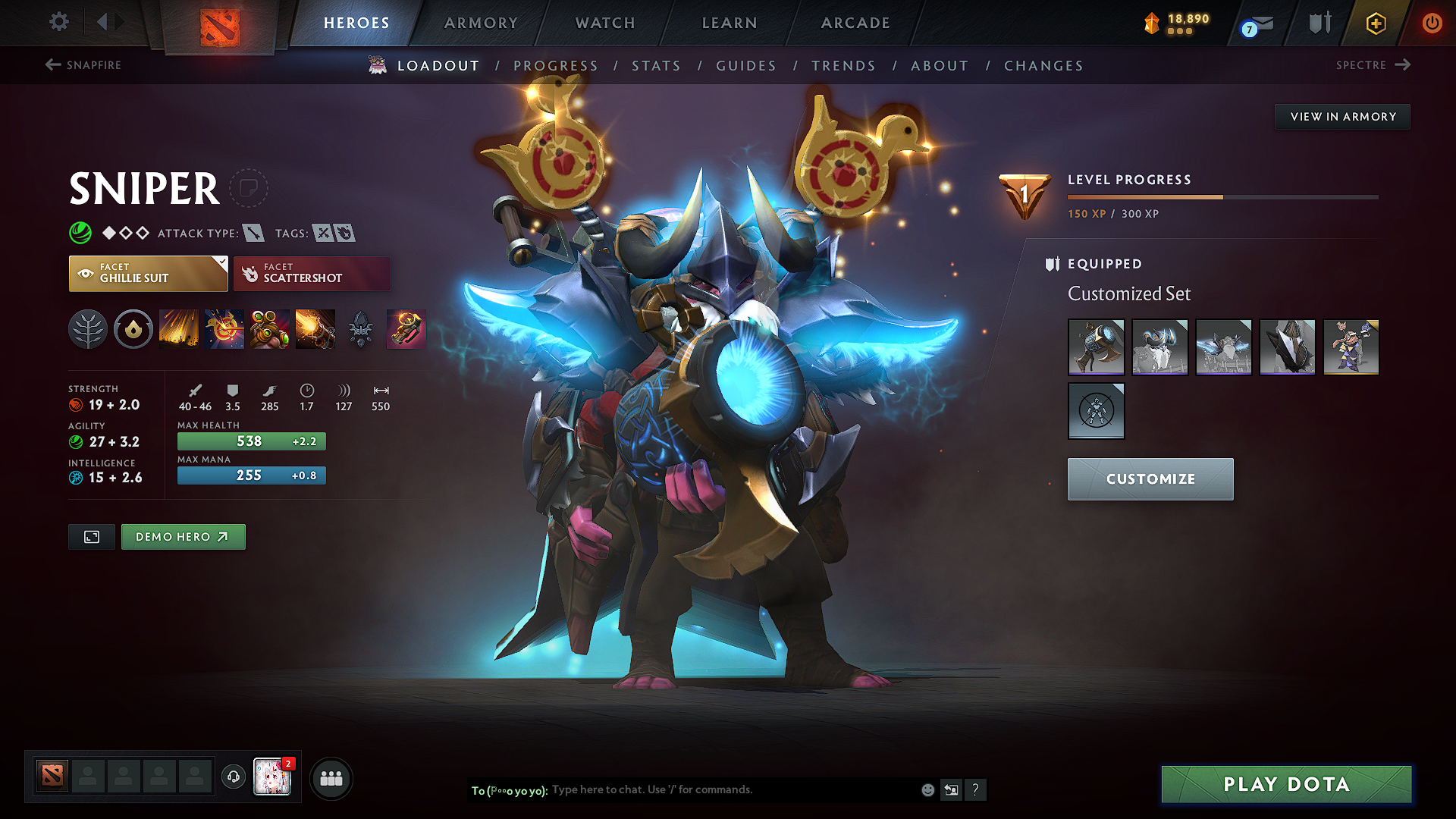1456x819 pixels.
Task: Open the armory plus icon in top bar
Action: coord(1376,23)
